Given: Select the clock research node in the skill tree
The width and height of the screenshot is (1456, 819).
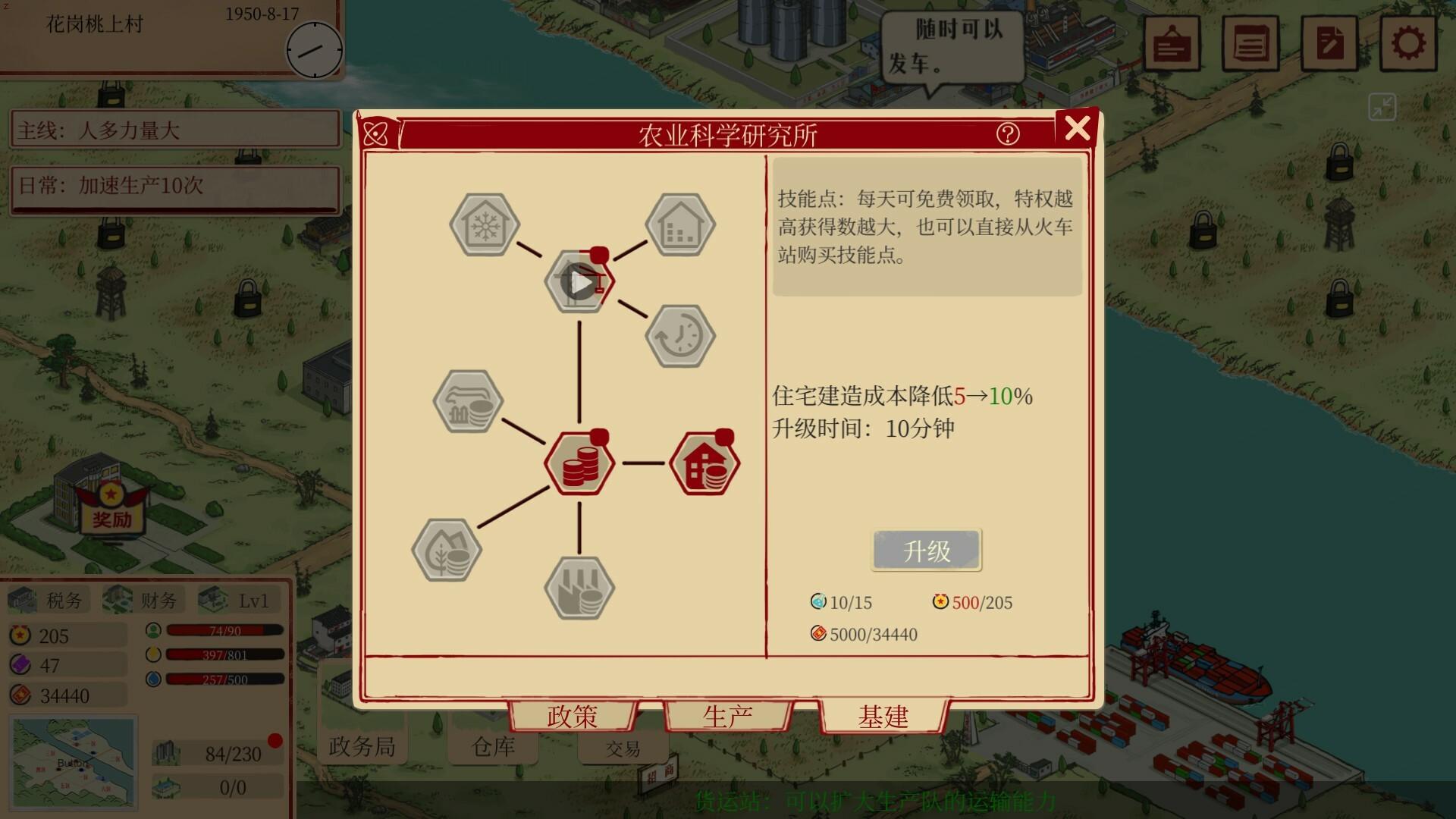Looking at the screenshot, I should (x=680, y=335).
